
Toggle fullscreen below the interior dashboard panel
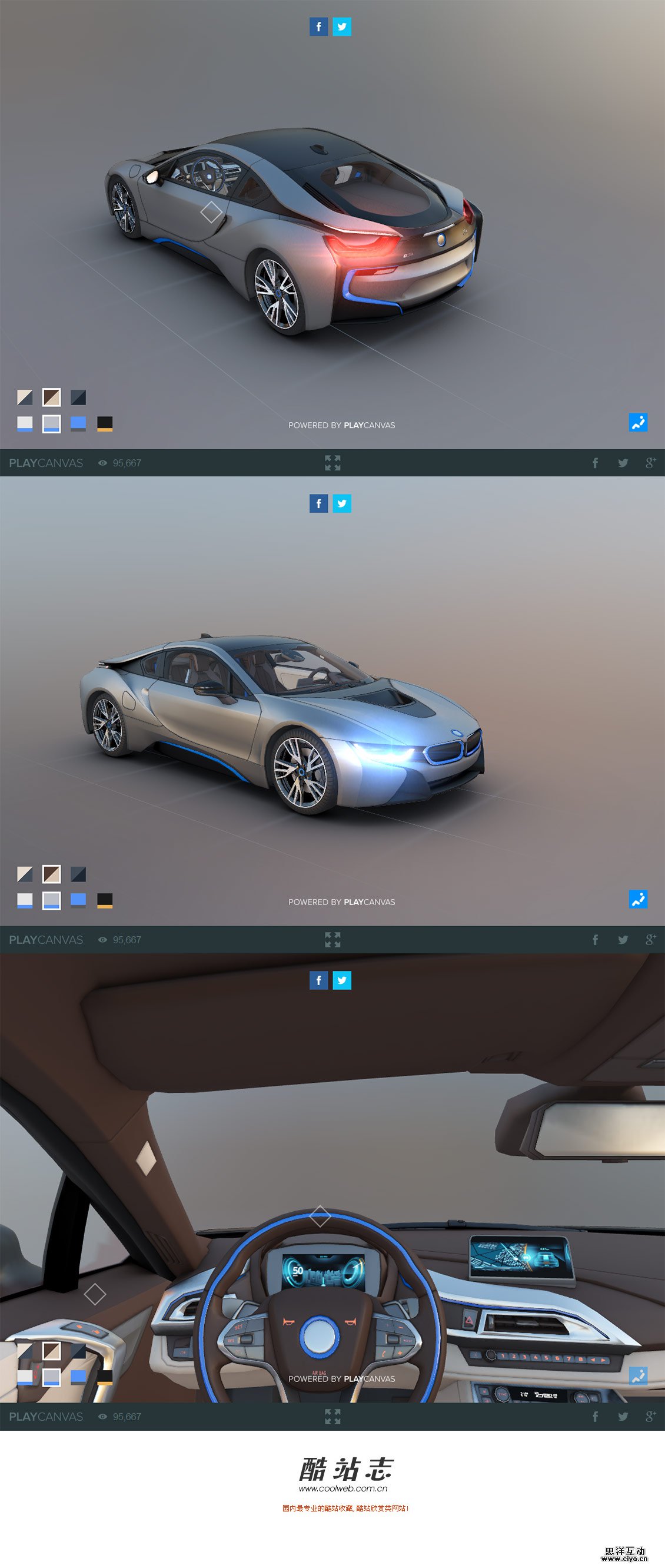pos(332,1417)
